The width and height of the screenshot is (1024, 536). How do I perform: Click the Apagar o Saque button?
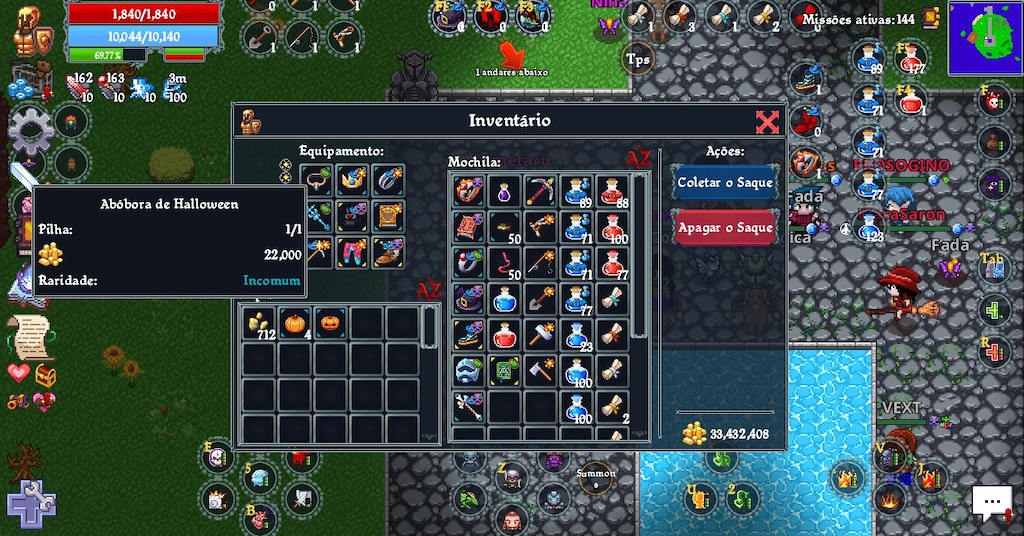coord(725,228)
